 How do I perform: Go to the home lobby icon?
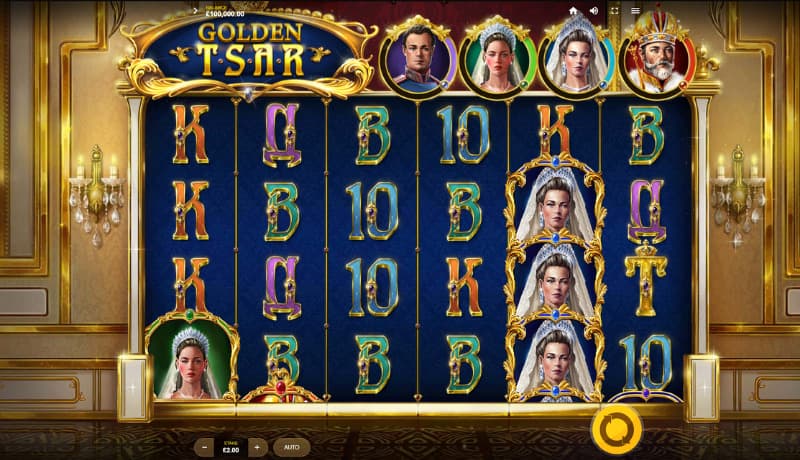coord(574,11)
